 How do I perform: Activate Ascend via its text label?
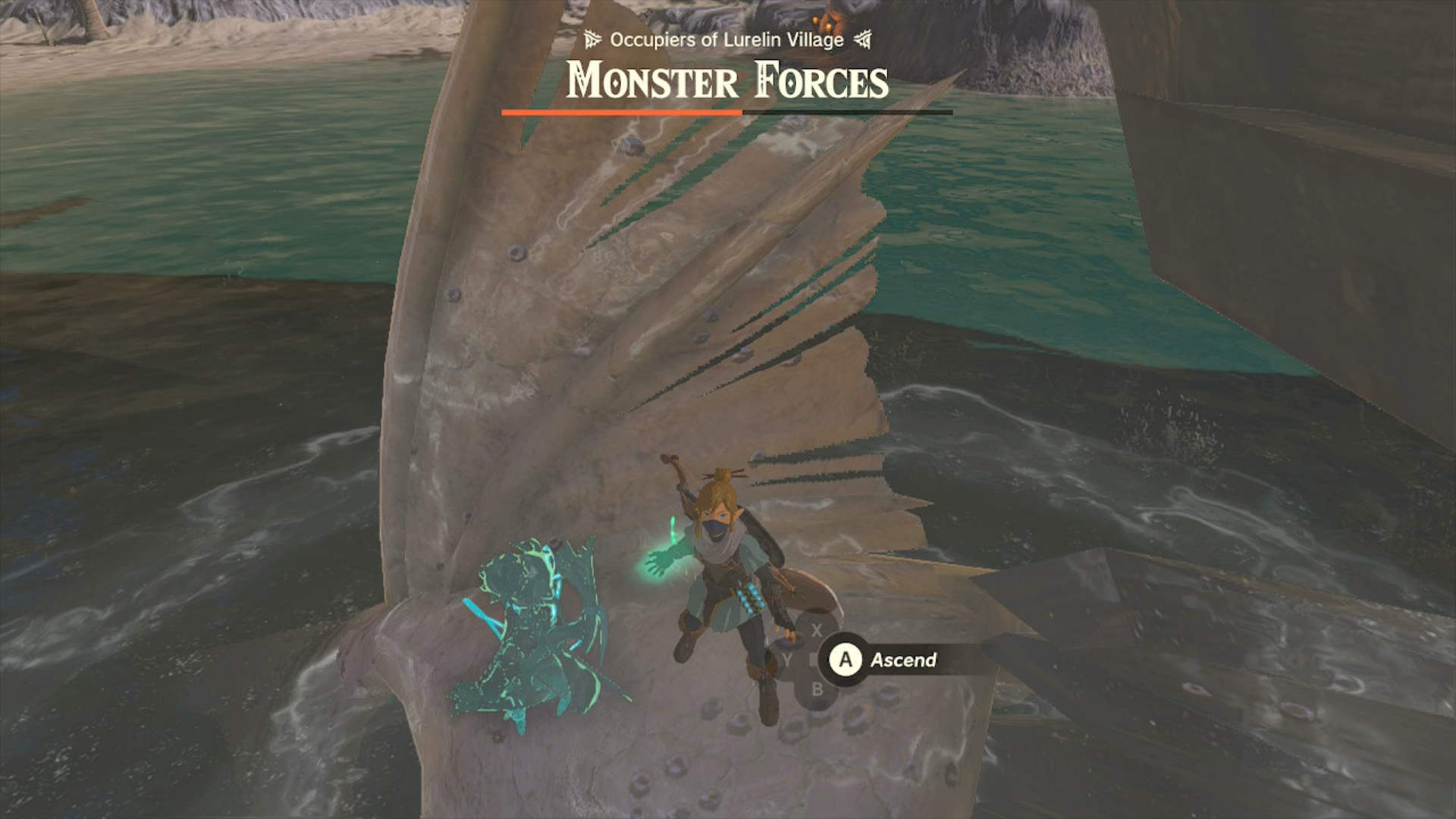[x=904, y=660]
